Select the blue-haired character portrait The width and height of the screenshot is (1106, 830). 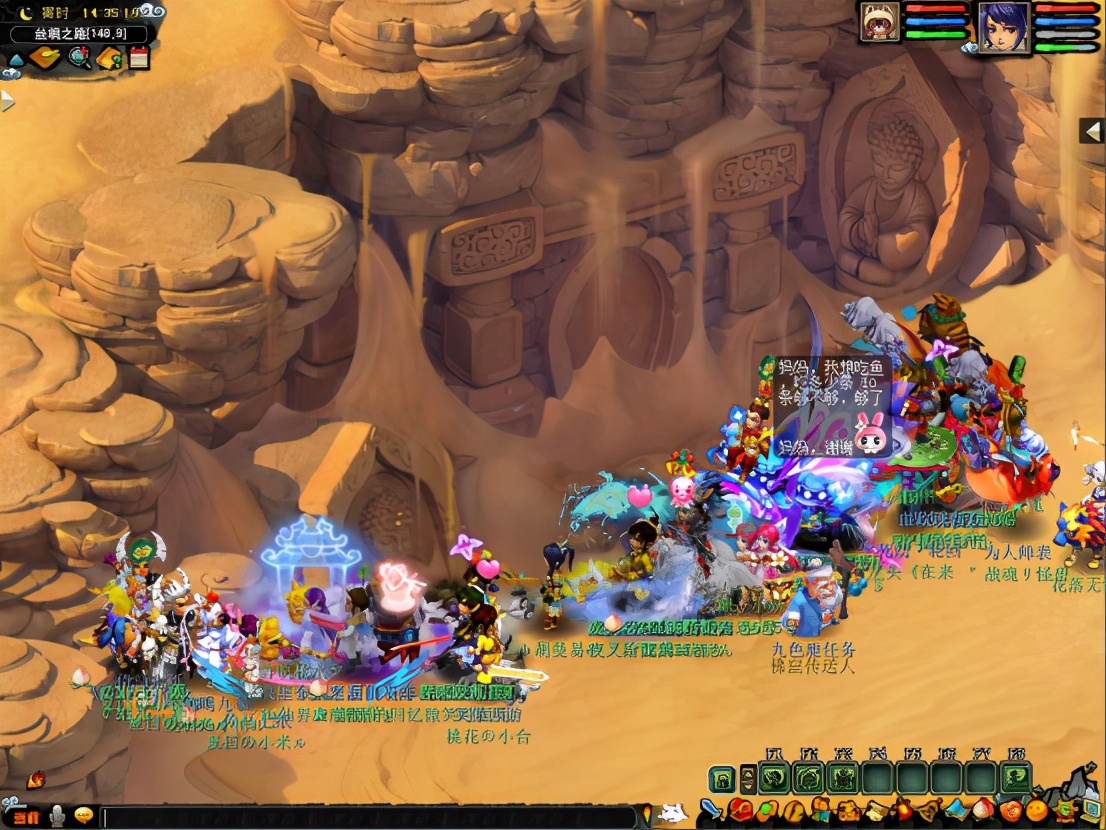coord(1003,24)
